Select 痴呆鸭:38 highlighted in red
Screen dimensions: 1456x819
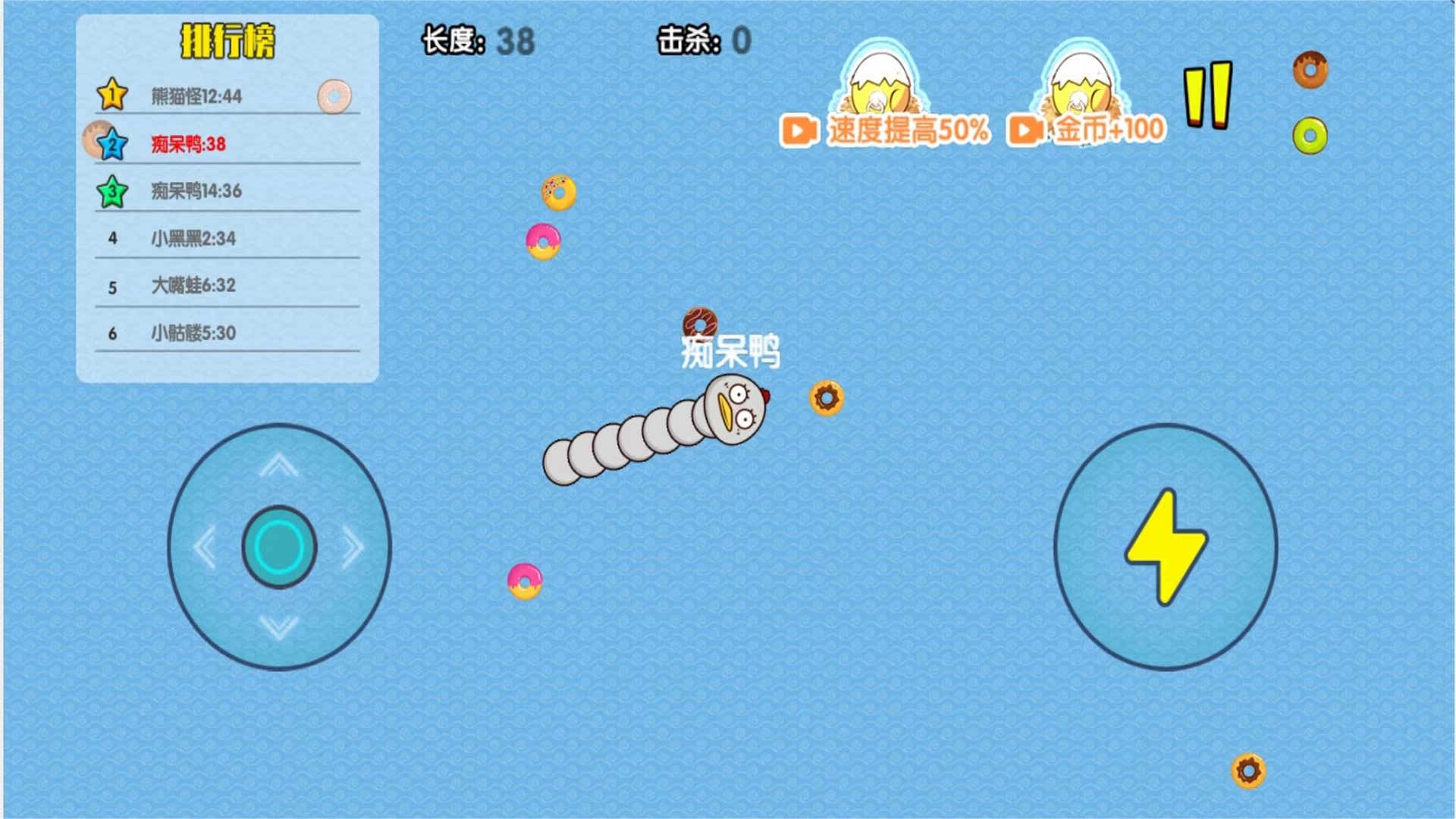[x=190, y=143]
